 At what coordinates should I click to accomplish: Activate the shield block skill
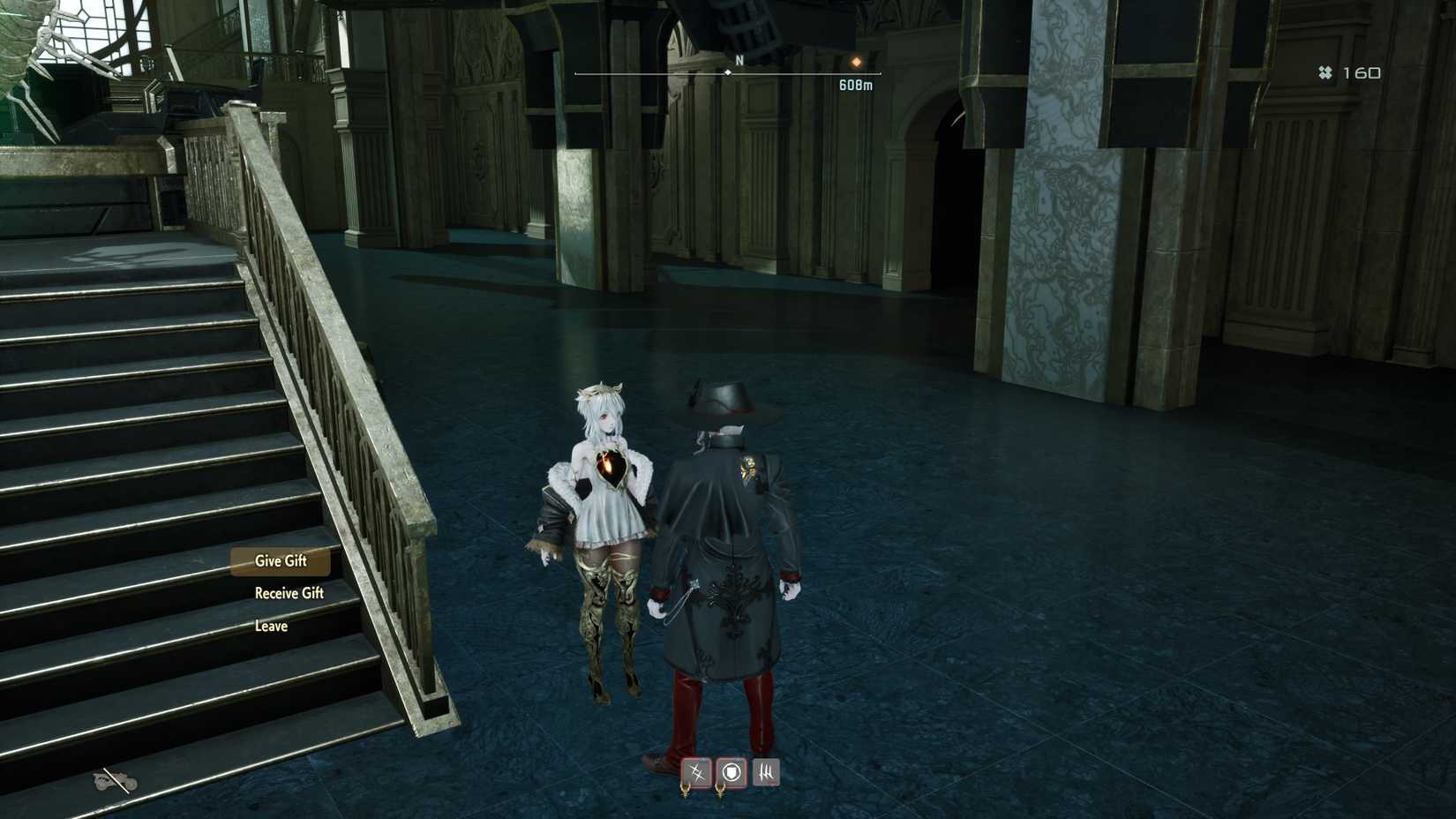point(732,772)
